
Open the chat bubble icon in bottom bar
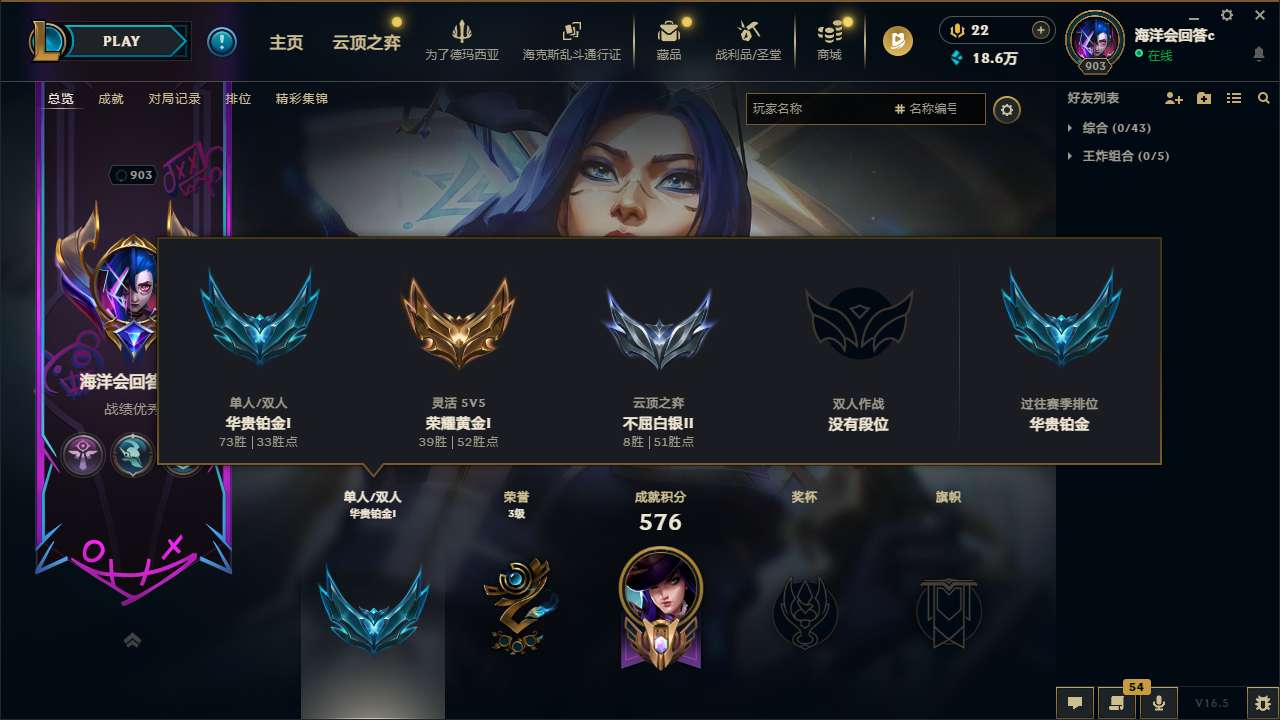[1074, 704]
